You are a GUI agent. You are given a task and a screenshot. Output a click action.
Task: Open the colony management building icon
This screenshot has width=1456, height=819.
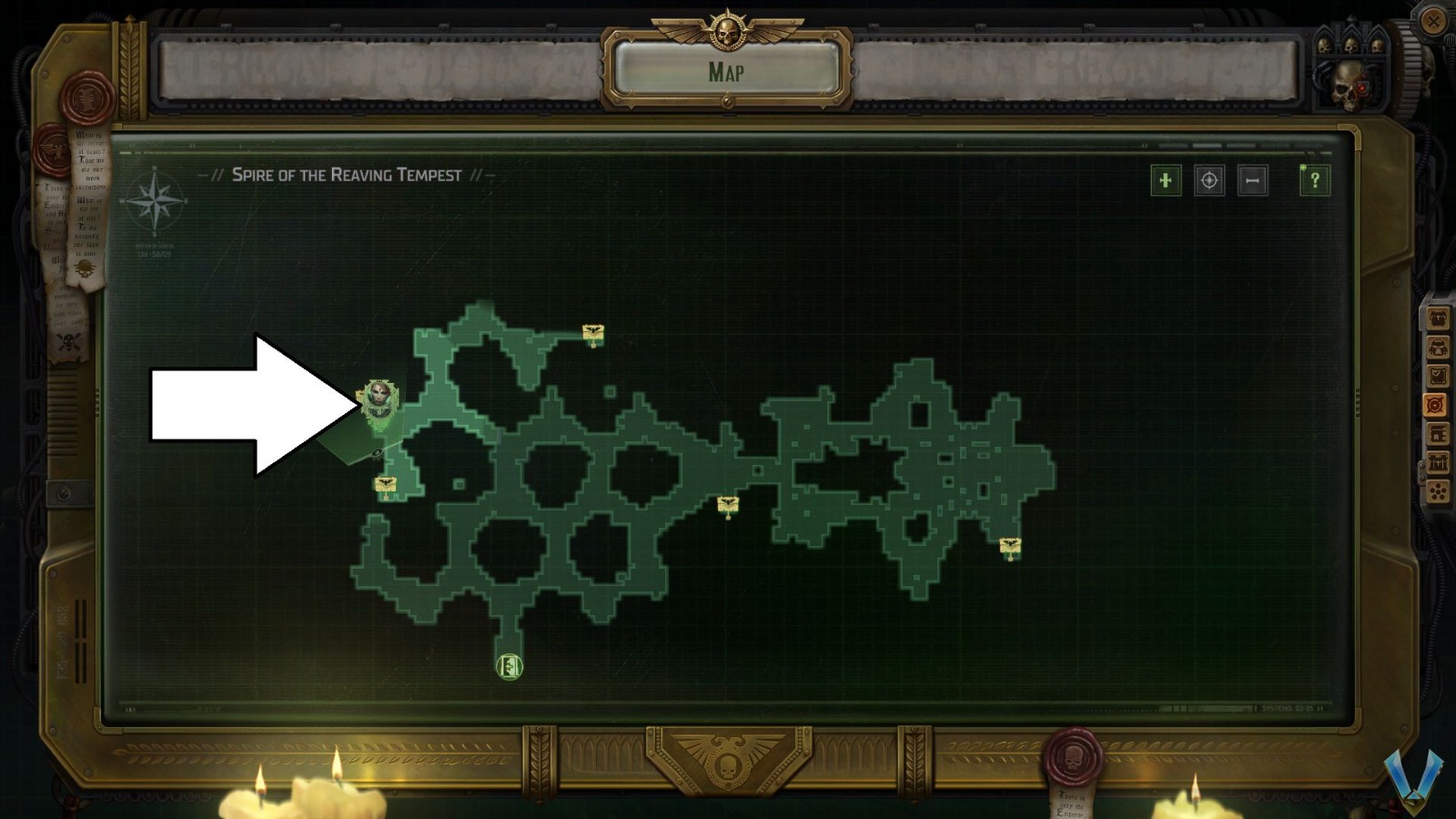pyautogui.click(x=1438, y=461)
